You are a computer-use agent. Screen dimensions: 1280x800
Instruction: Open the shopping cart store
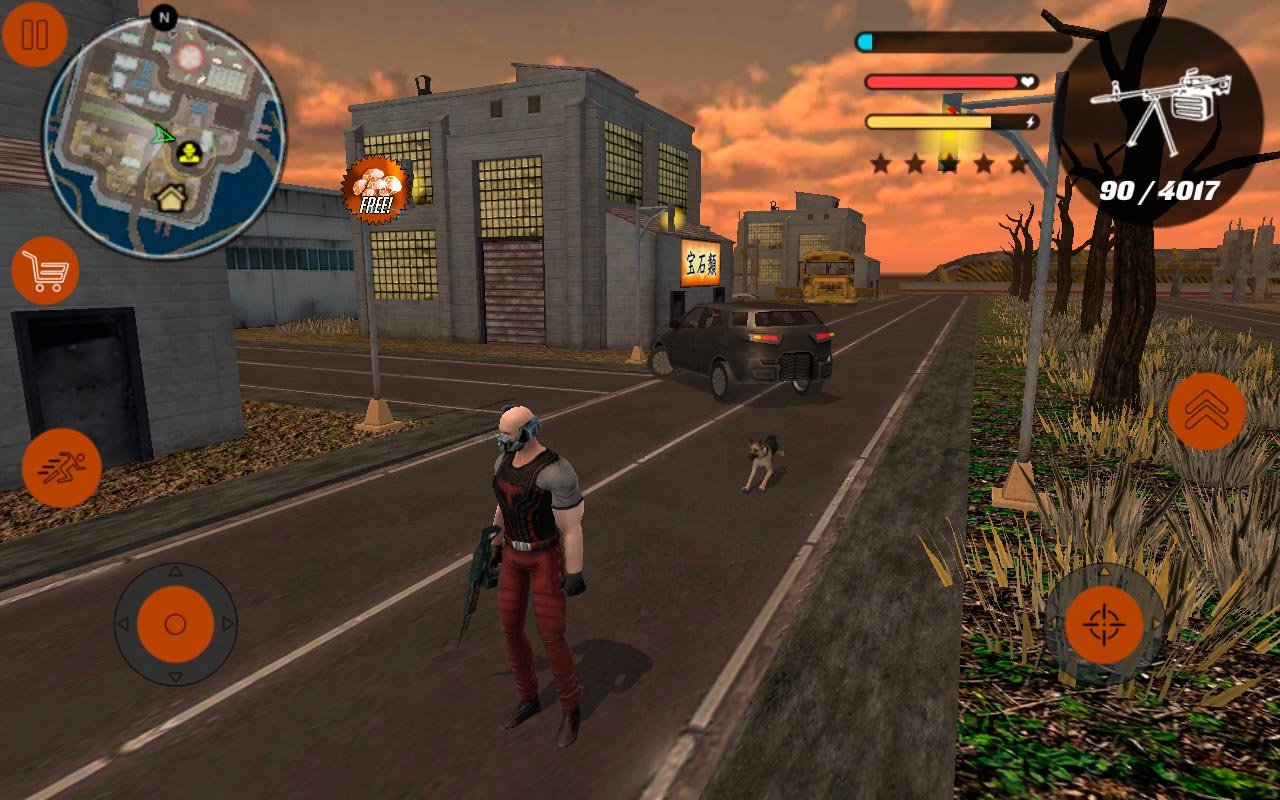(x=45, y=271)
